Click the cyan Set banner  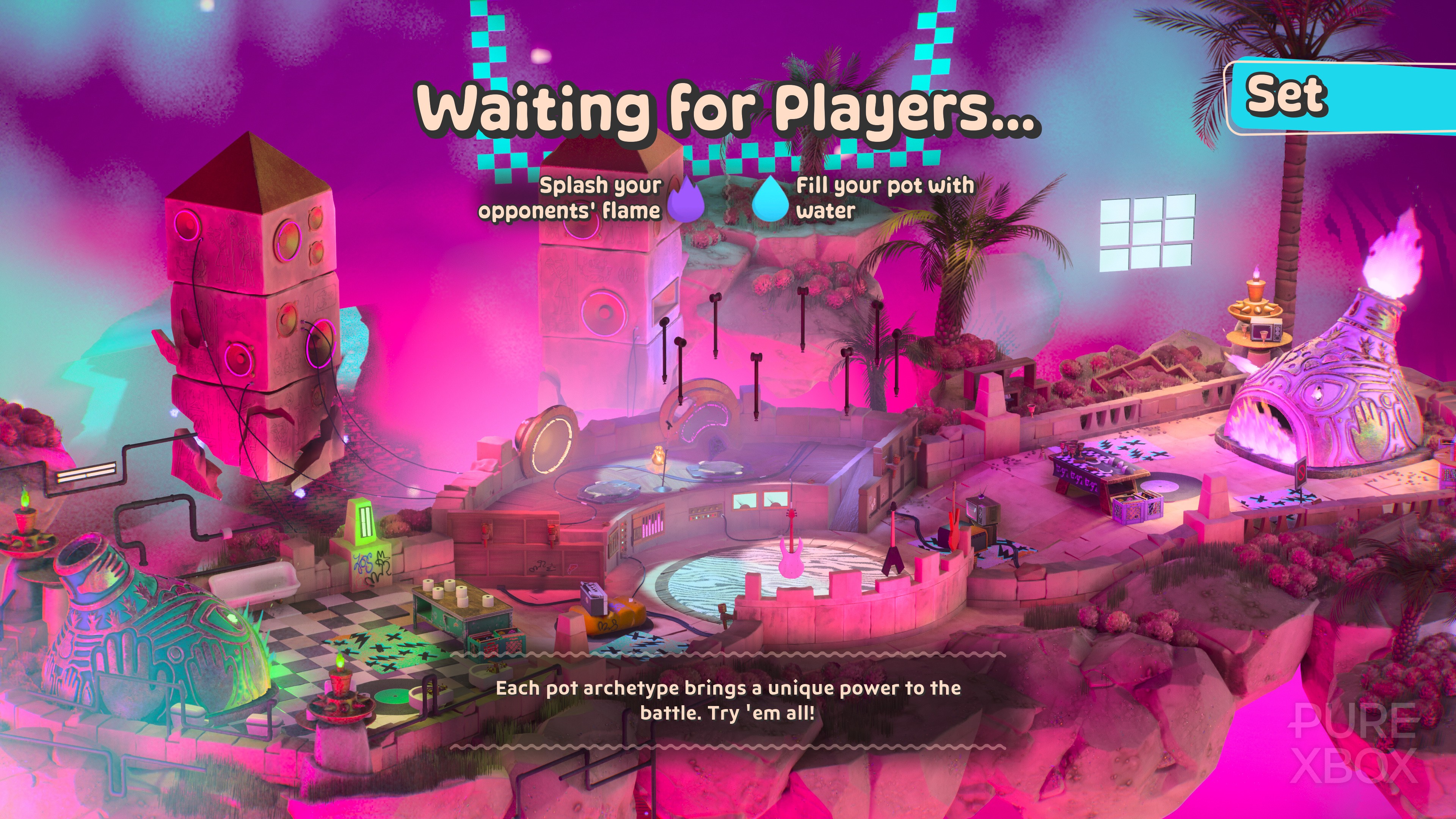pyautogui.click(x=1340, y=98)
